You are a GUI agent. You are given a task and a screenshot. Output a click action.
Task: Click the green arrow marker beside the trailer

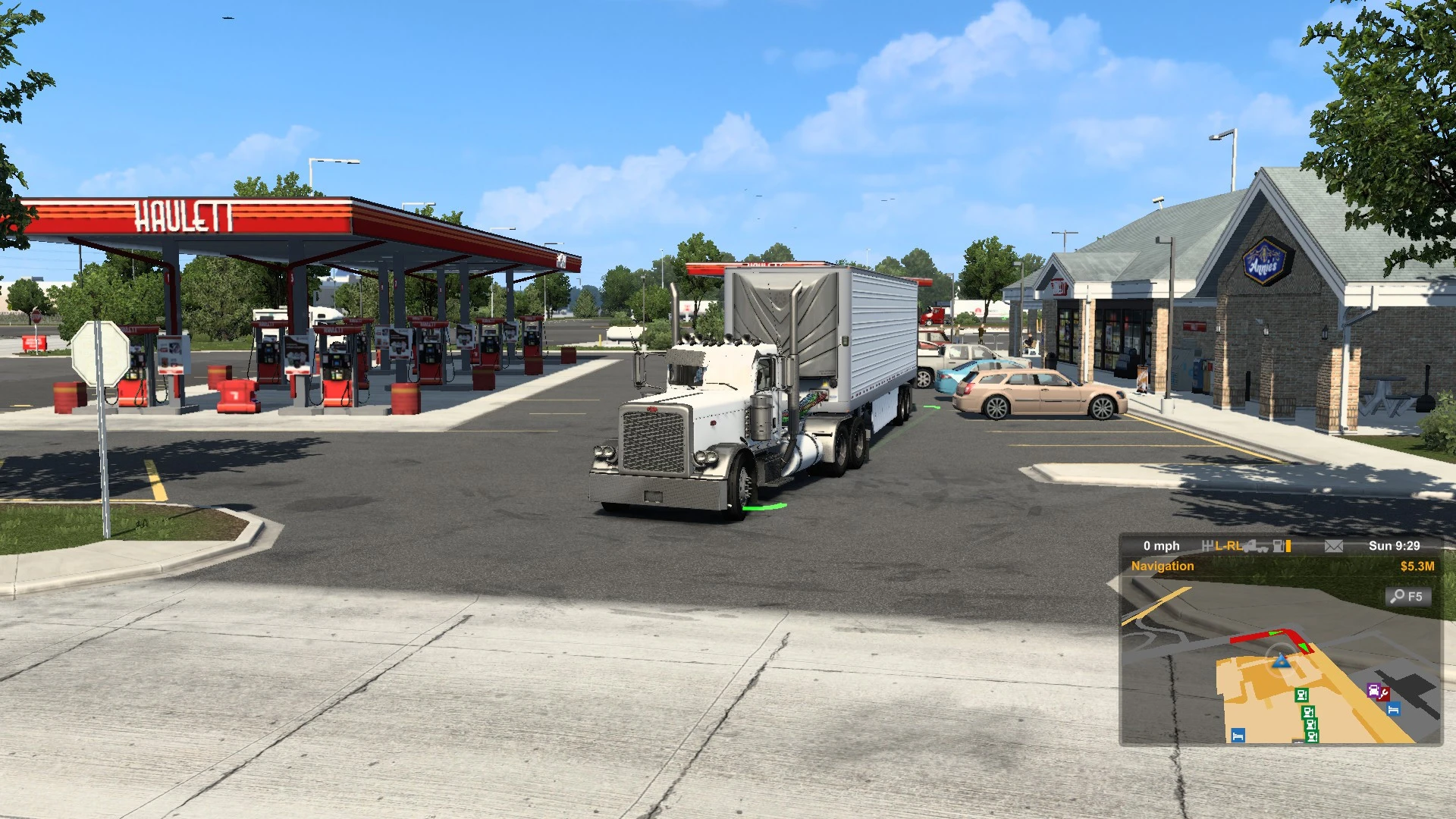pos(931,407)
